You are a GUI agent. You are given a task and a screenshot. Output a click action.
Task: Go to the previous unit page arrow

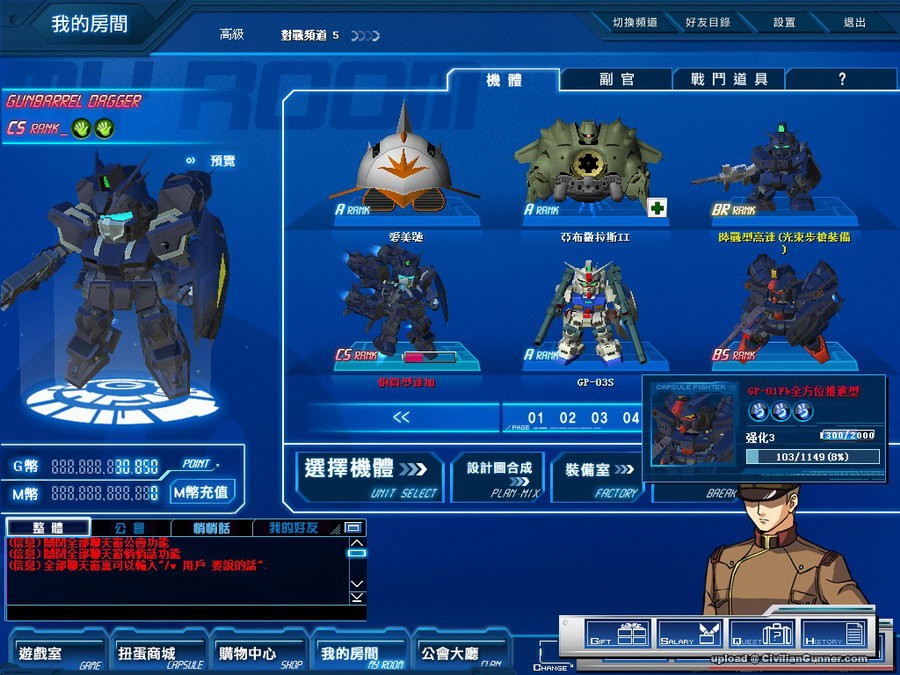point(401,417)
